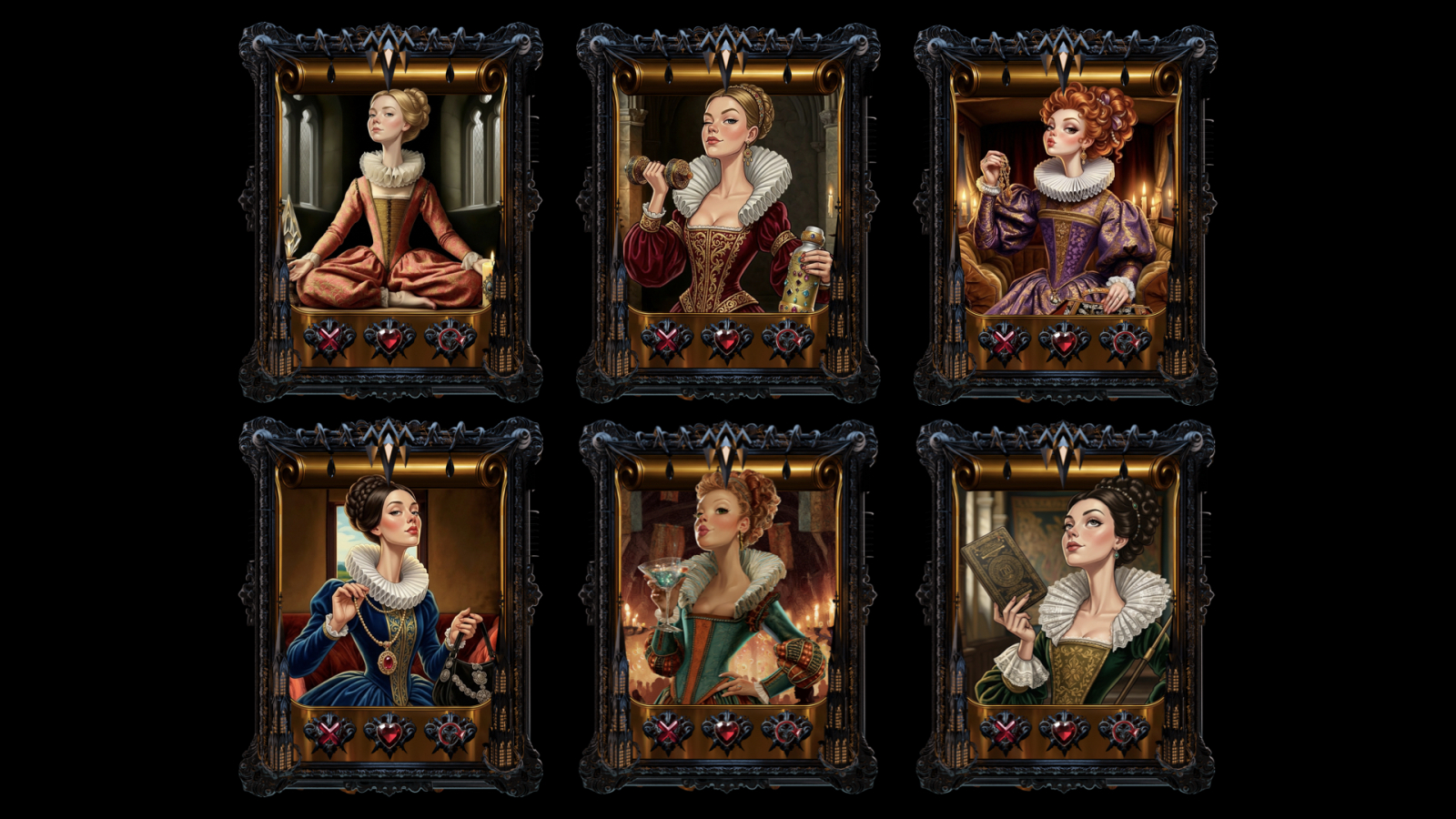Click the circular arrow under the meditating lady
The width and height of the screenshot is (1456, 819).
[450, 340]
